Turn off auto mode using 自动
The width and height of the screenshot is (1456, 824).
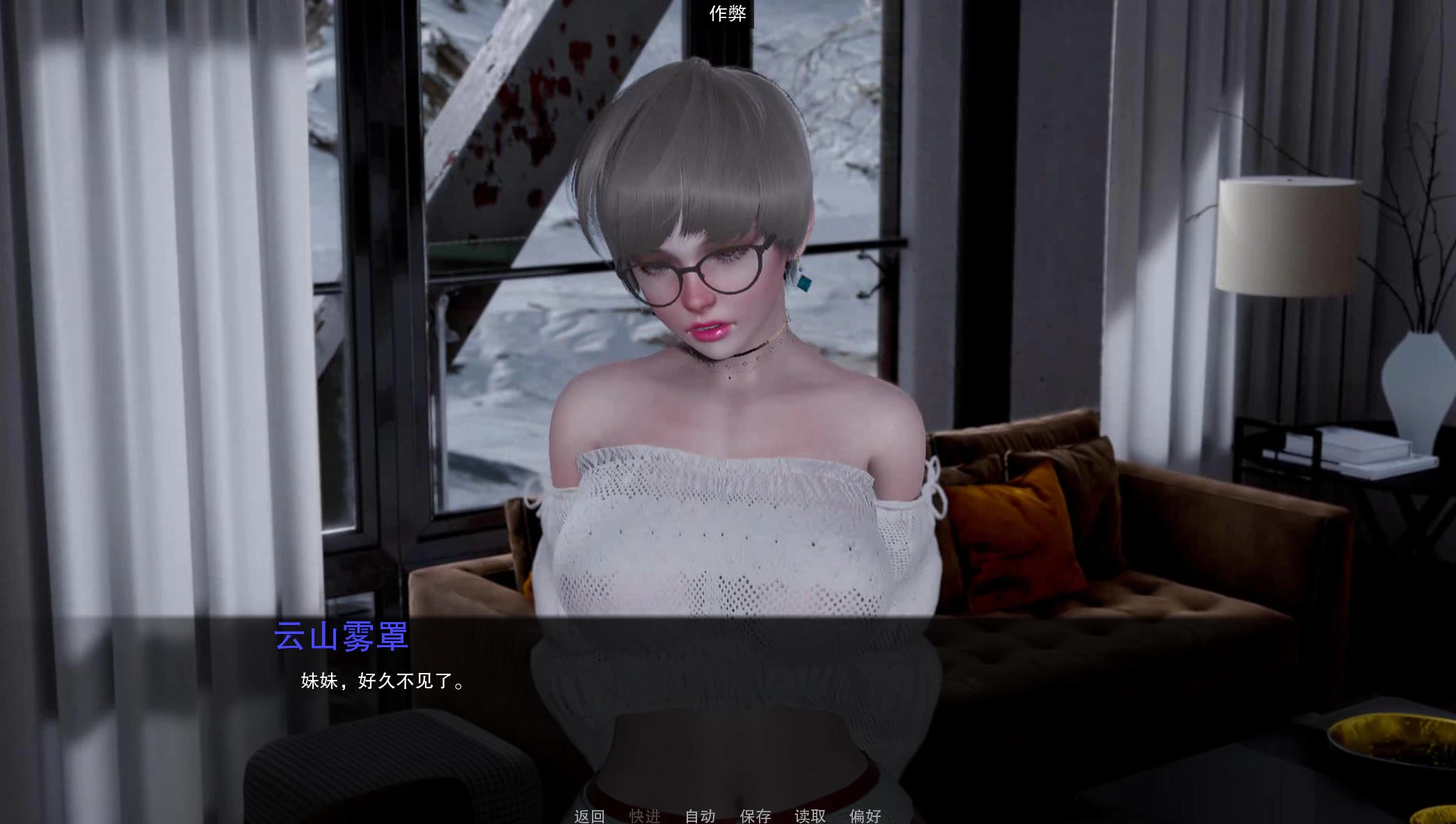click(701, 816)
